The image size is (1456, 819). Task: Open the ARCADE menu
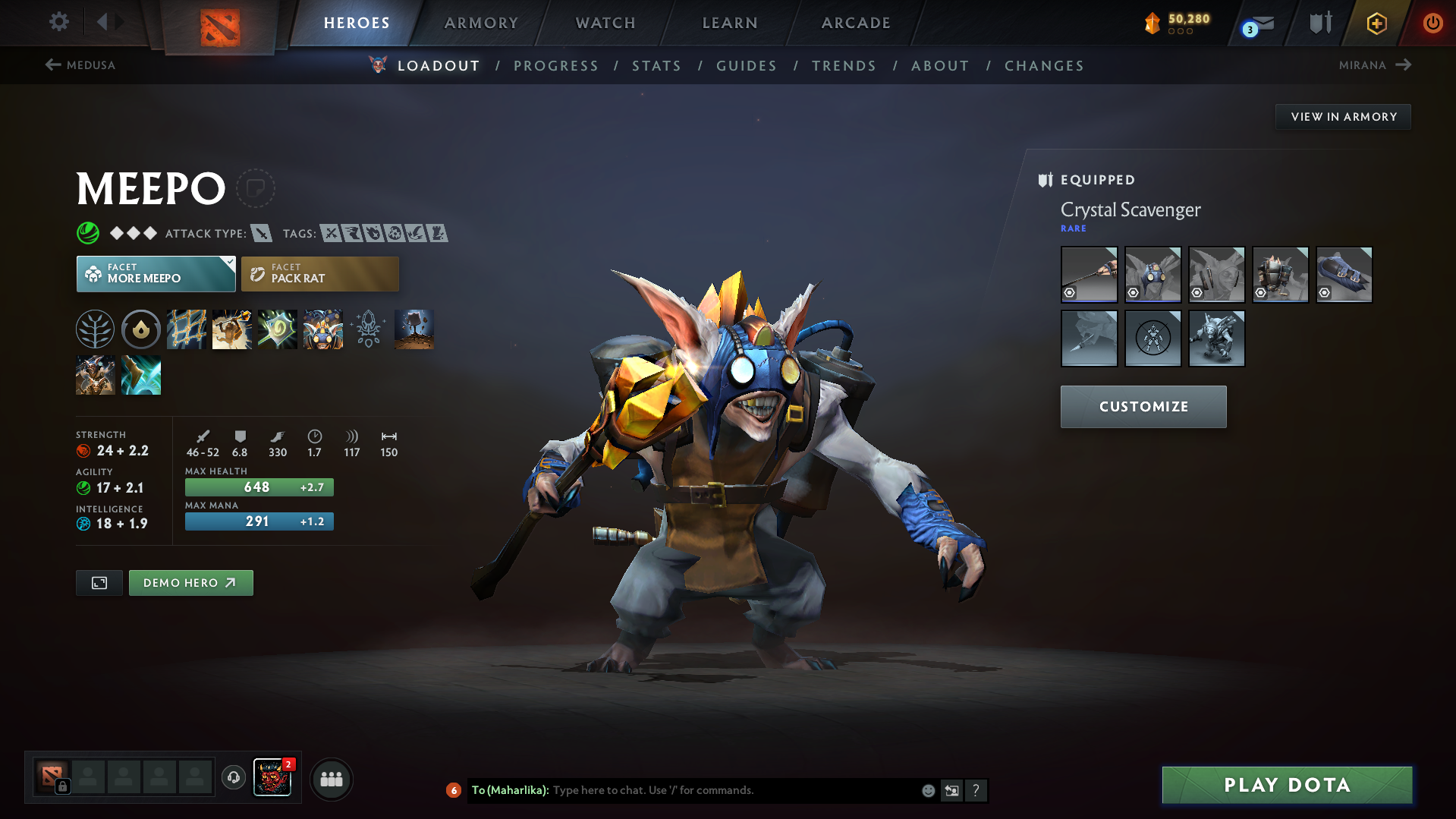tap(856, 23)
